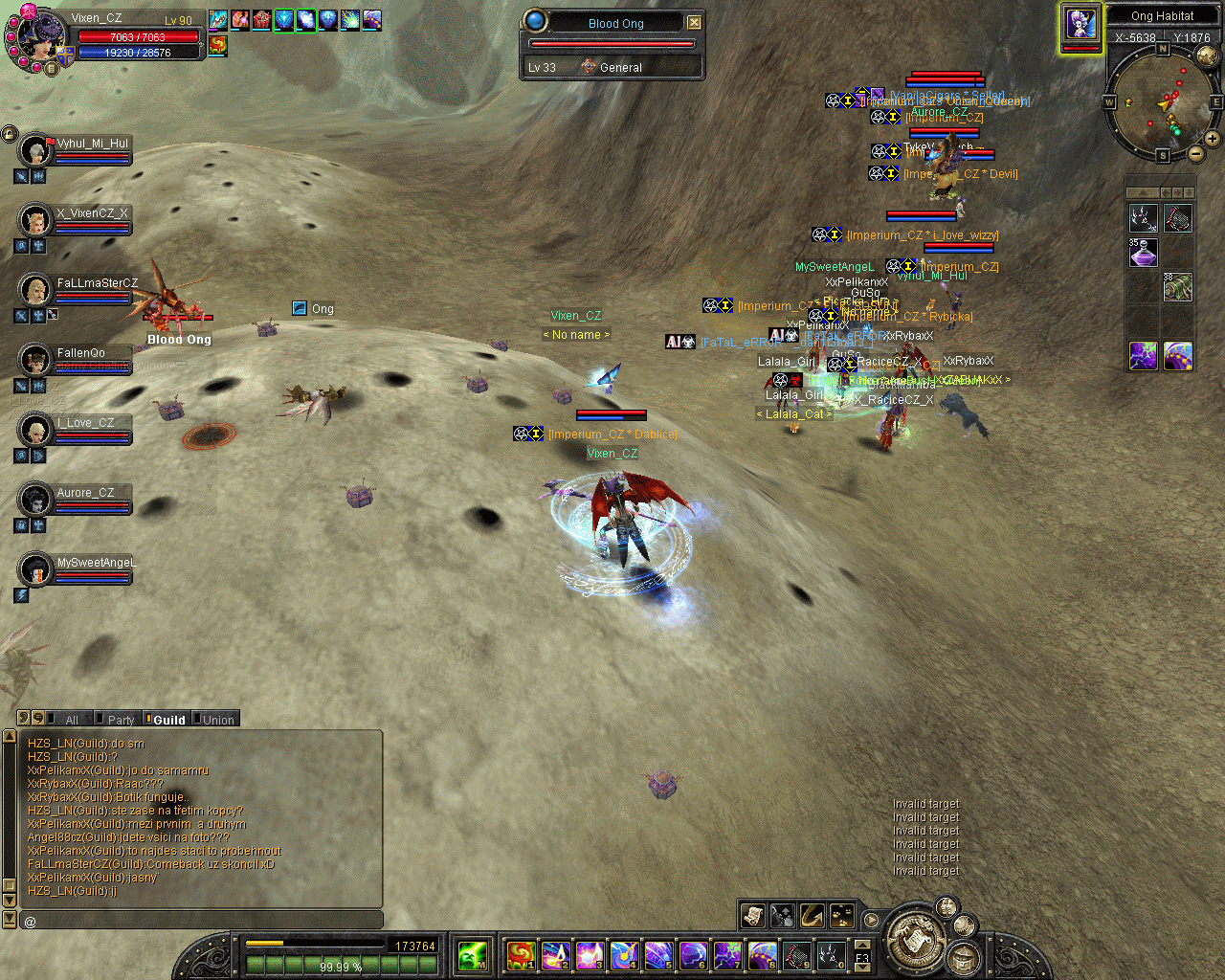Select party member Aurore_CZ portrait
The height and width of the screenshot is (980, 1225).
35,500
